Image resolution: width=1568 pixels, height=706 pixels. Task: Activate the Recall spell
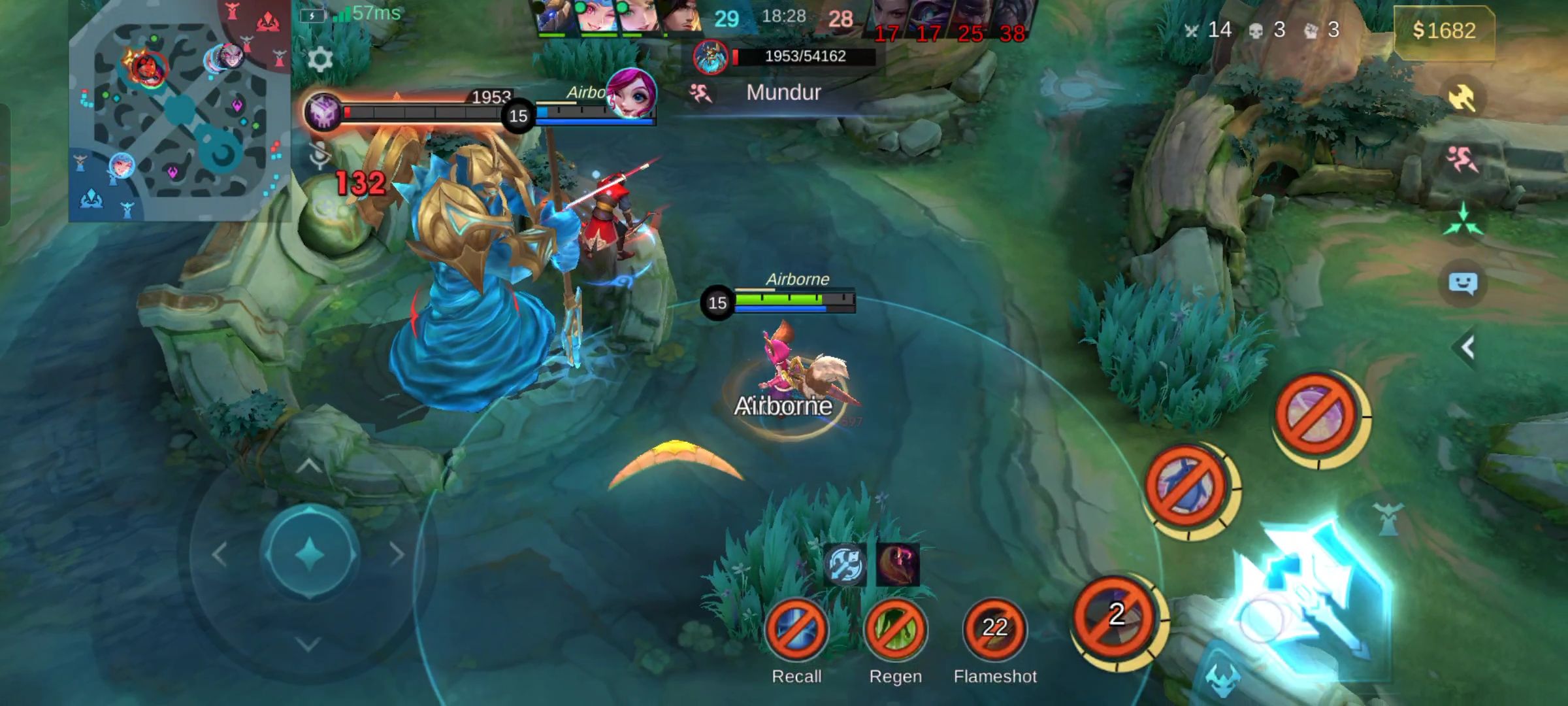tap(796, 629)
